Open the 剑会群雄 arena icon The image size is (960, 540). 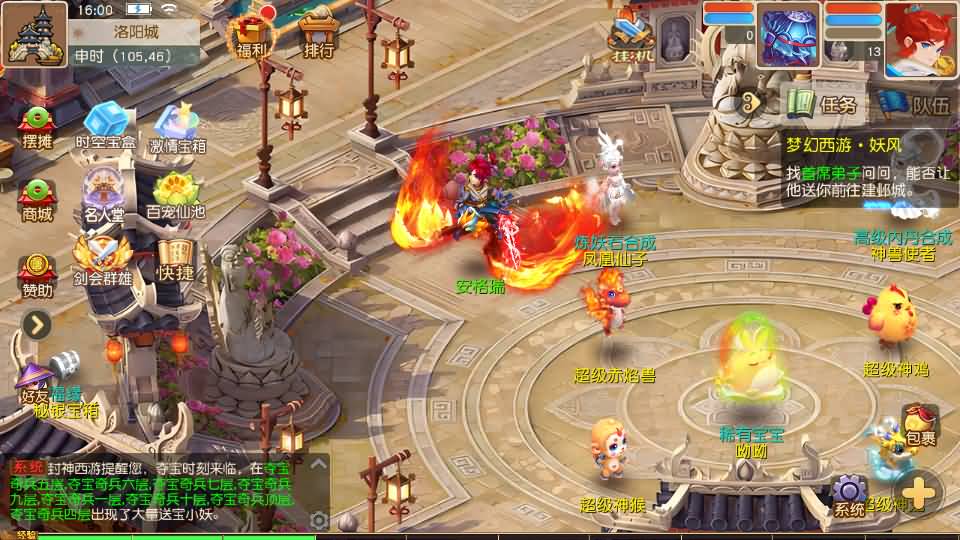click(102, 261)
